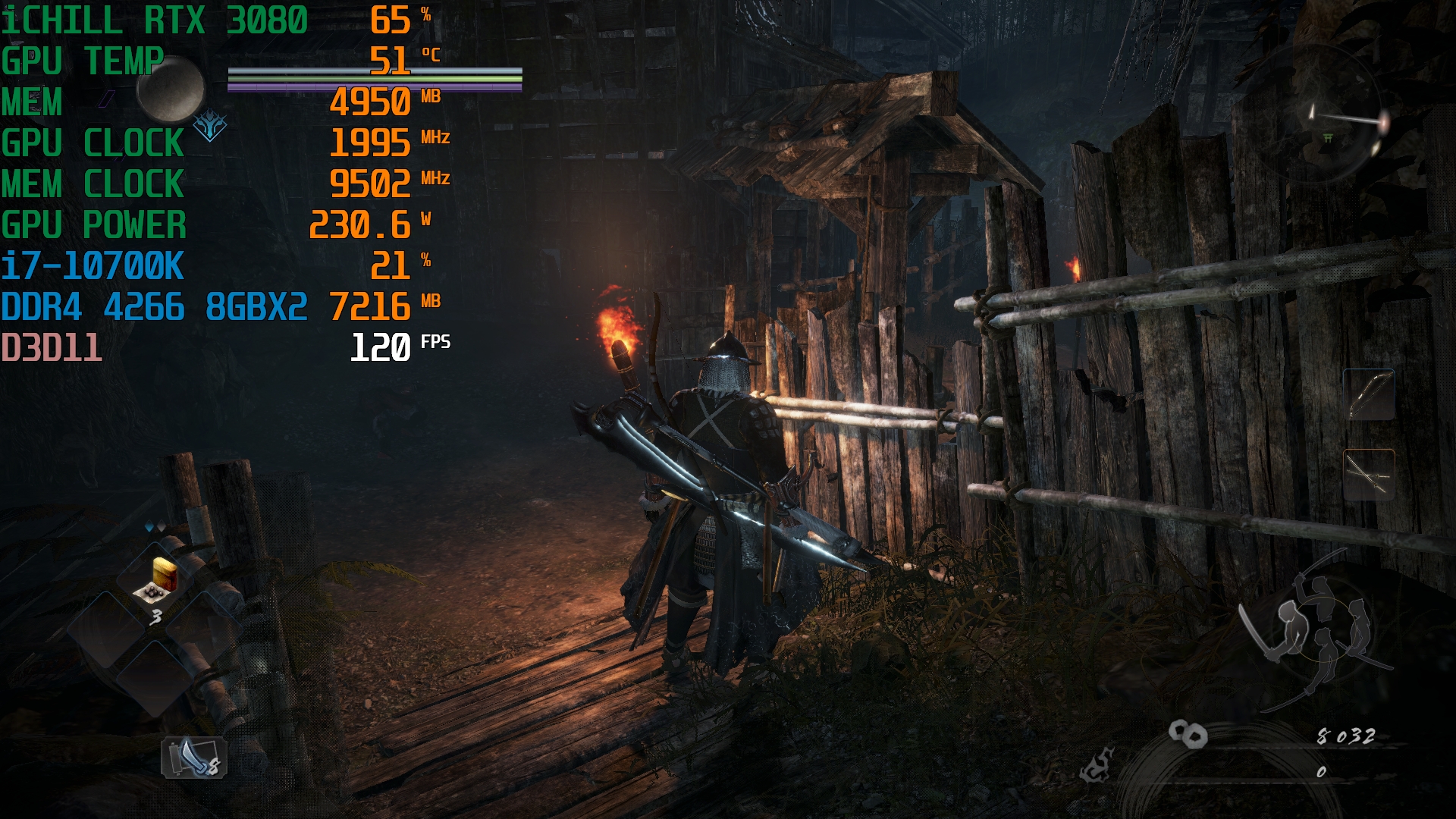
Task: Select the green torii shrine marker on the compass
Action: (x=1328, y=137)
